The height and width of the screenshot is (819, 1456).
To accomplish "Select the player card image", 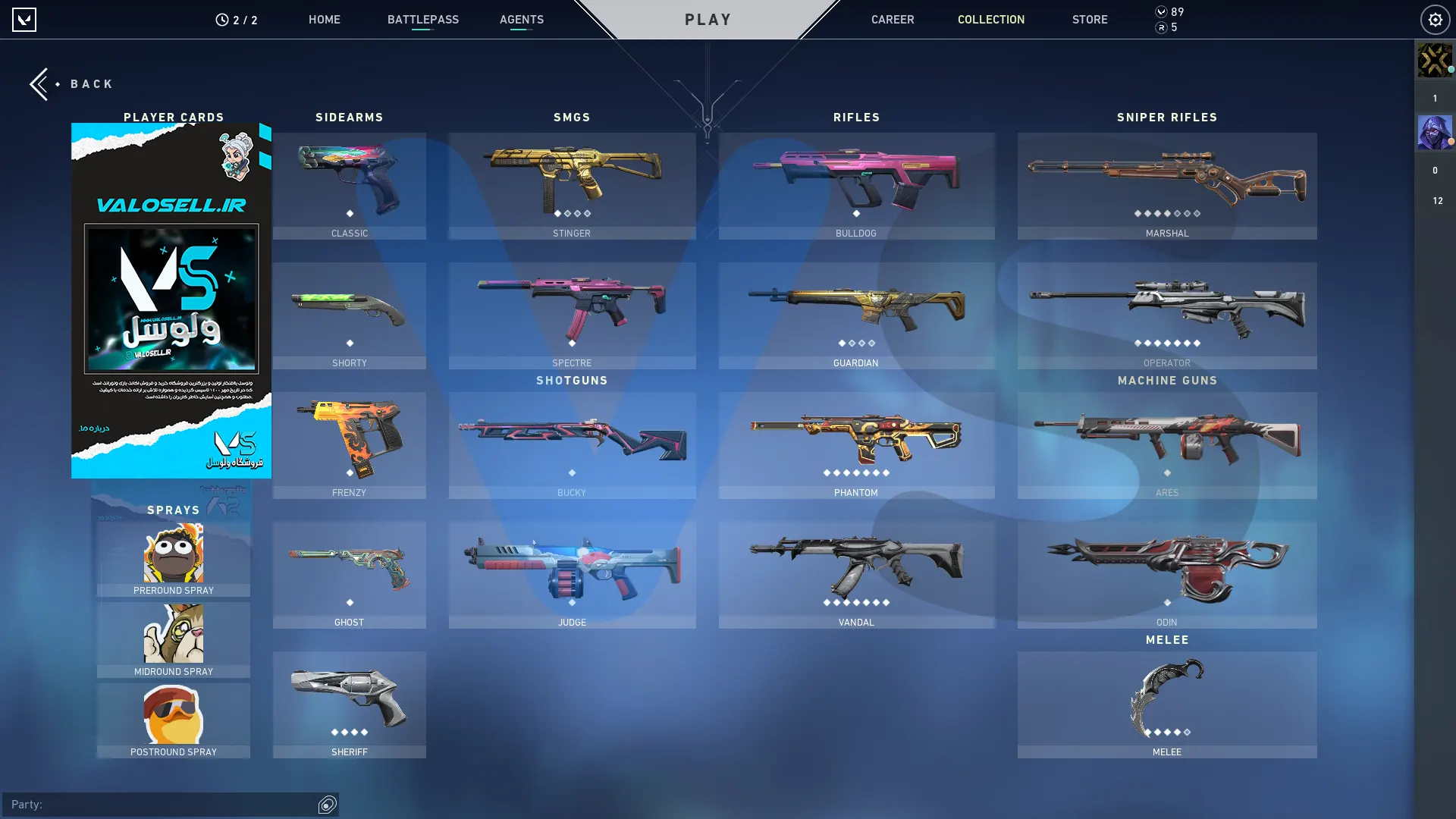I will click(x=171, y=300).
